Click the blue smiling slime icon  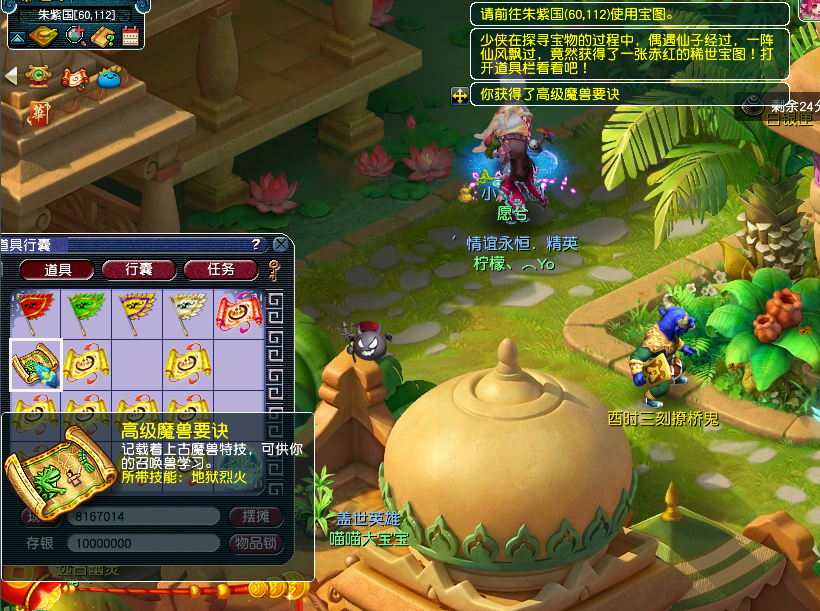click(110, 76)
